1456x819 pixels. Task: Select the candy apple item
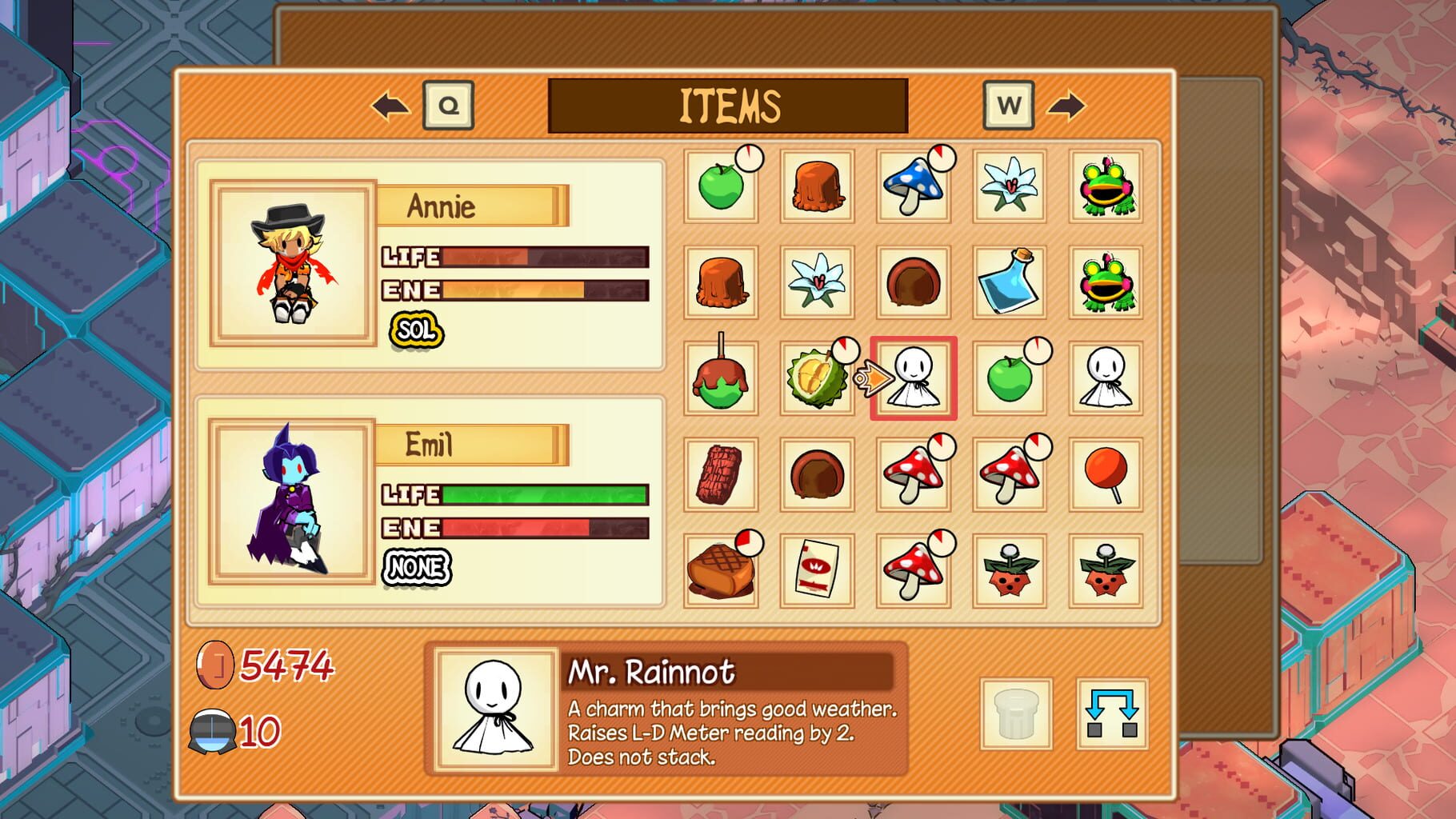[x=720, y=378]
